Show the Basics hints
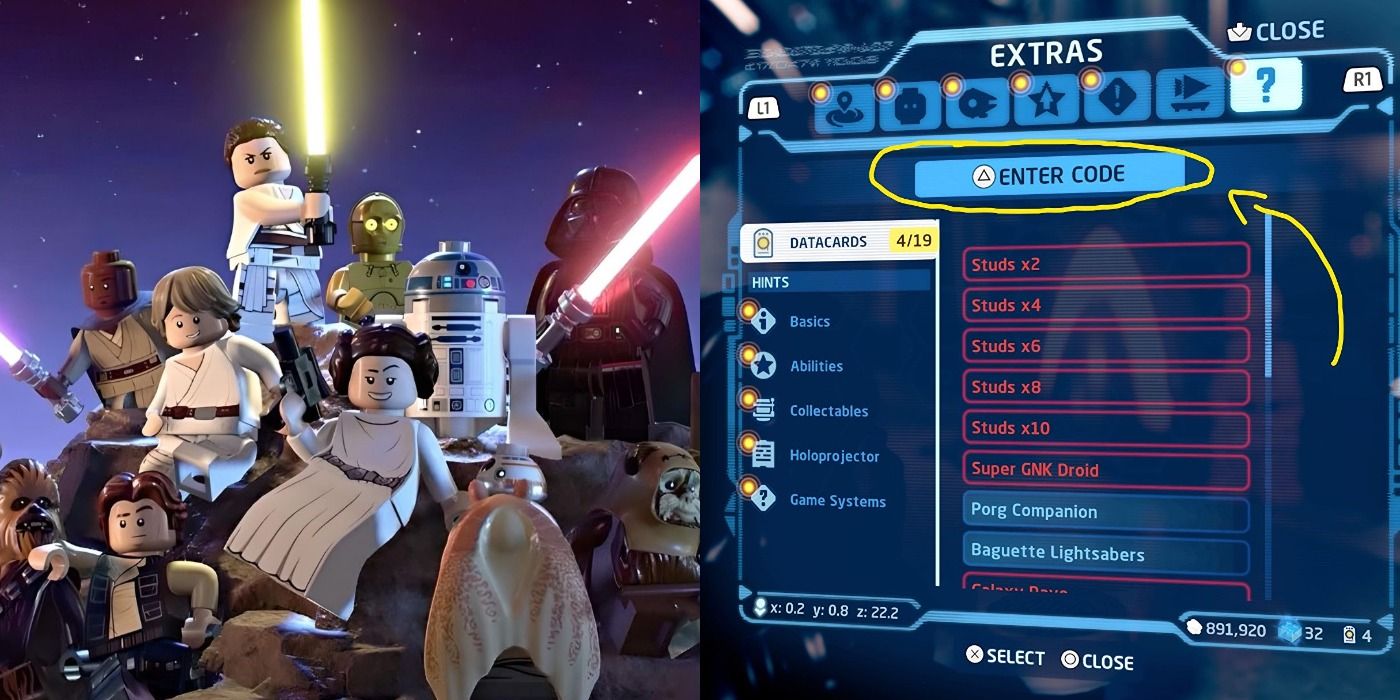 (809, 322)
